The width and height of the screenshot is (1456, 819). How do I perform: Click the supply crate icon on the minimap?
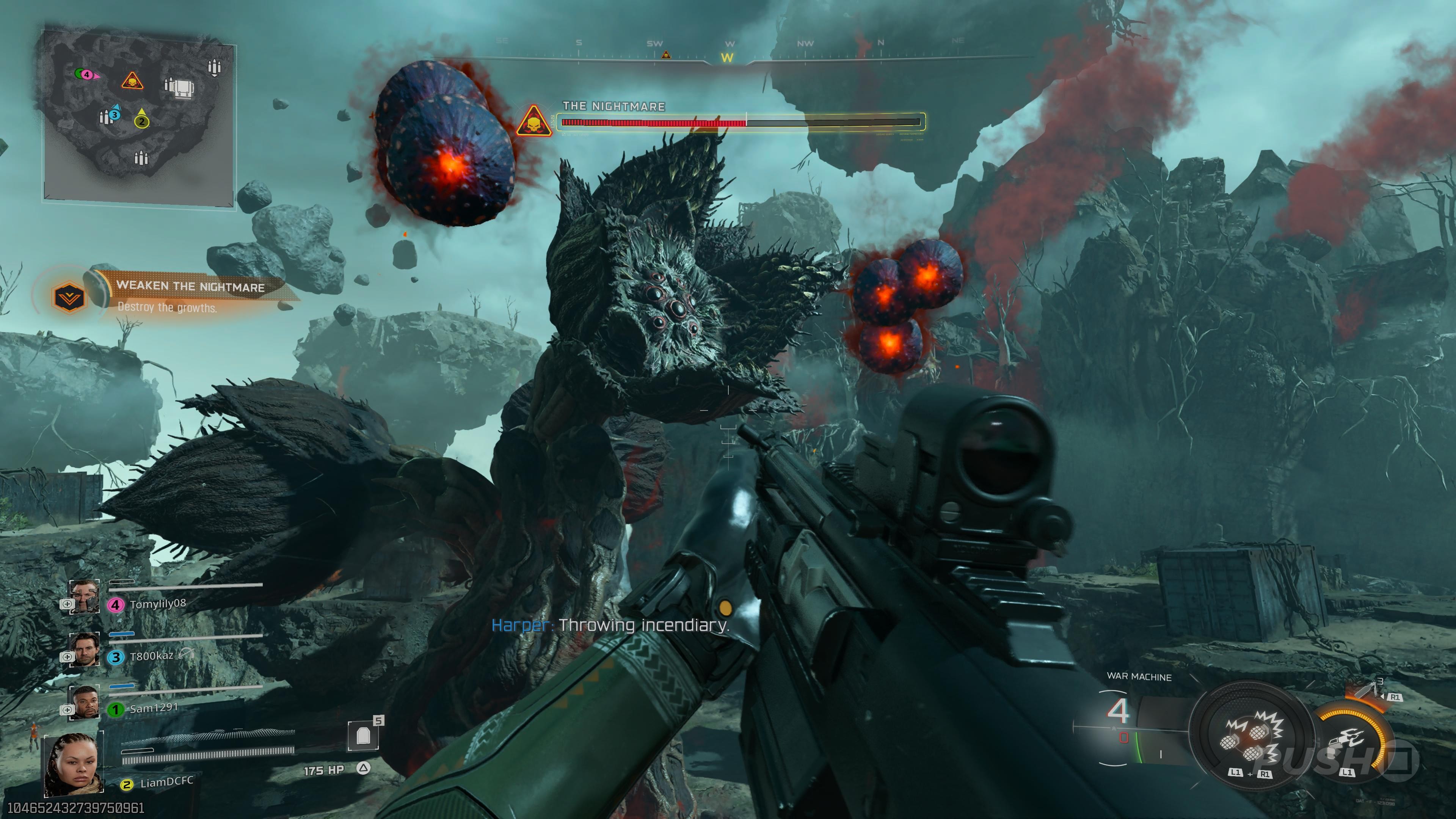click(182, 88)
